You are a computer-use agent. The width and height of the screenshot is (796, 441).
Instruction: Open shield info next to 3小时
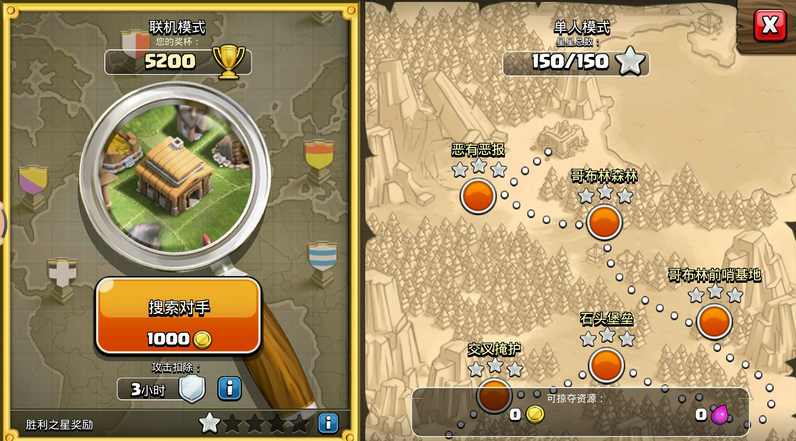click(x=230, y=388)
